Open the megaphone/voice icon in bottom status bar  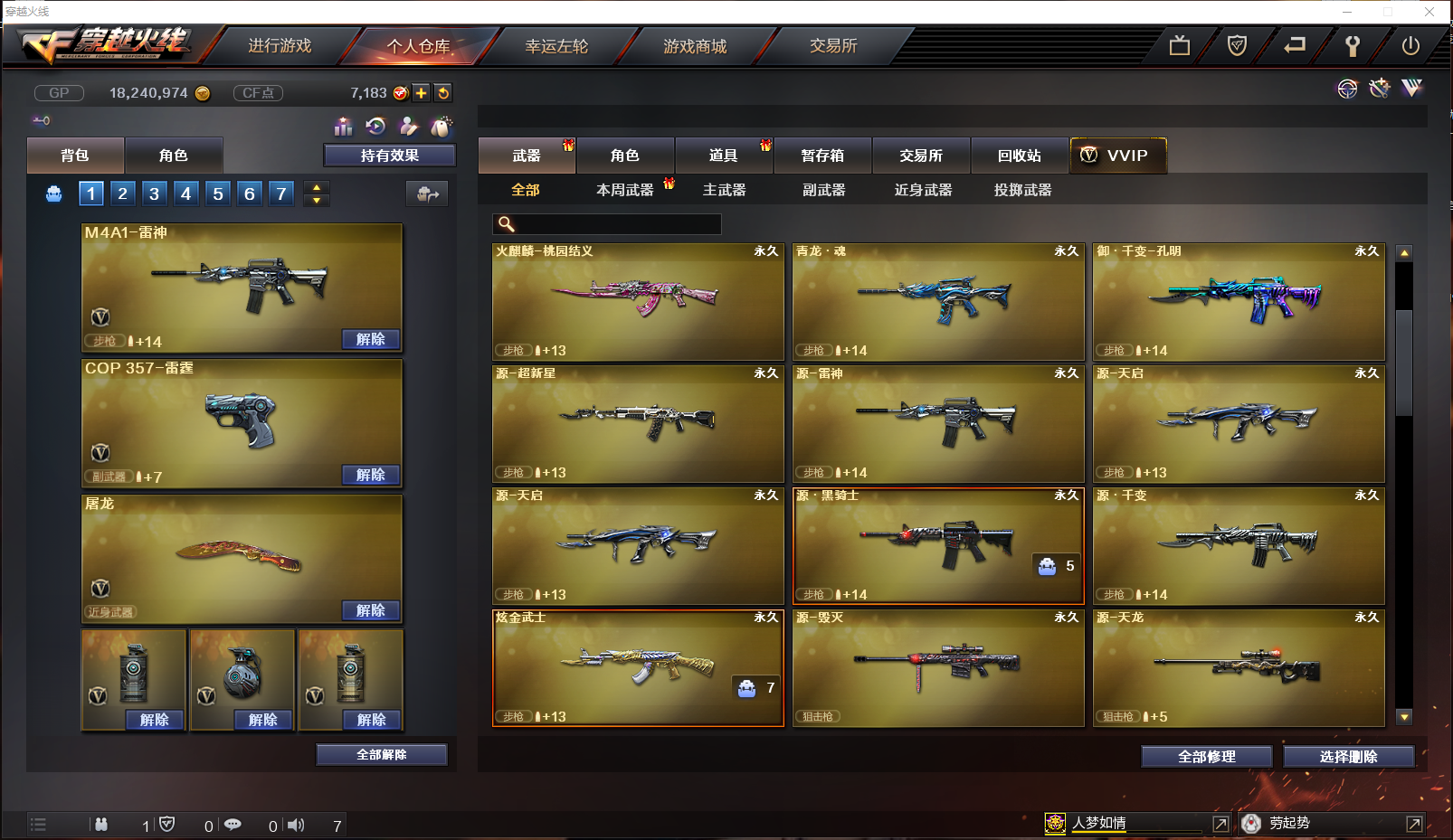tap(296, 825)
